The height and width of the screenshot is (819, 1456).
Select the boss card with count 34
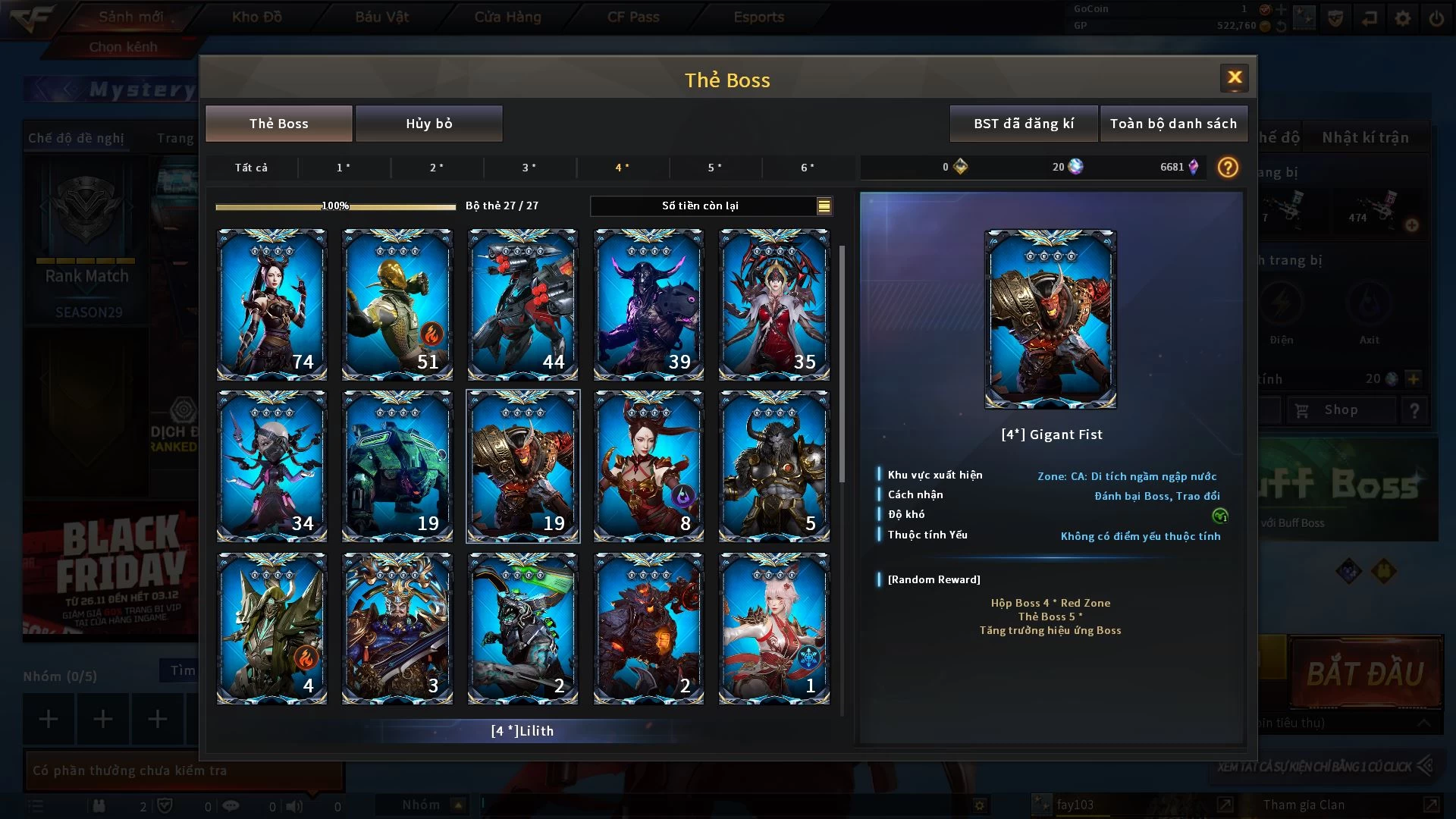271,466
